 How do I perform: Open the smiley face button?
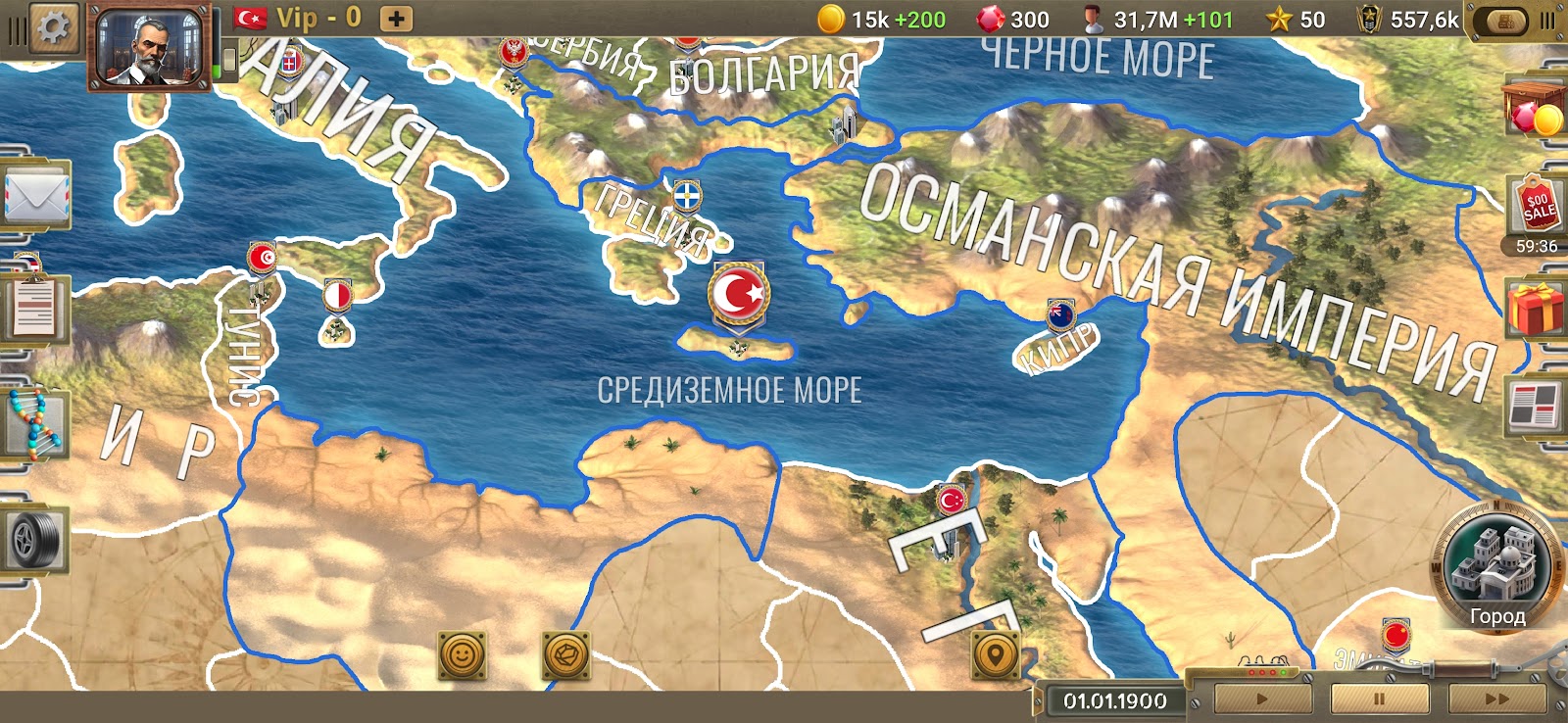[x=463, y=654]
